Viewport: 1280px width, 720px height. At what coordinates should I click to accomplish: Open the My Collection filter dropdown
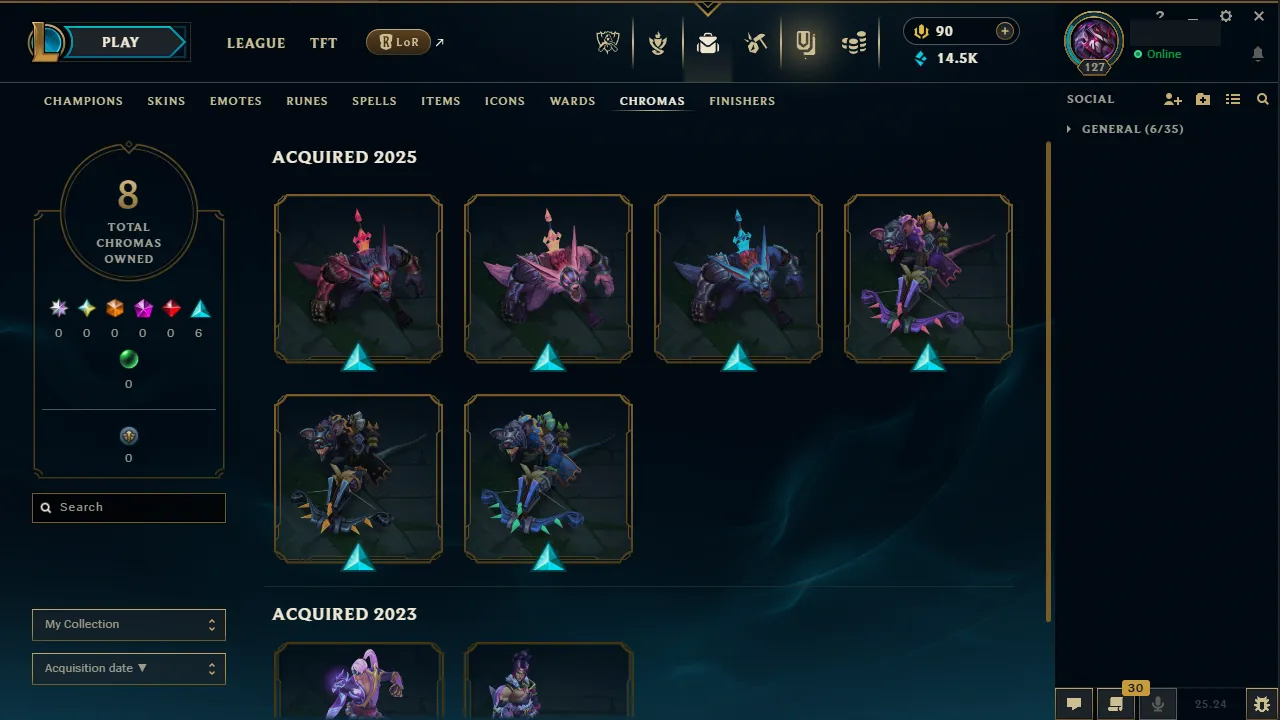pyautogui.click(x=128, y=624)
